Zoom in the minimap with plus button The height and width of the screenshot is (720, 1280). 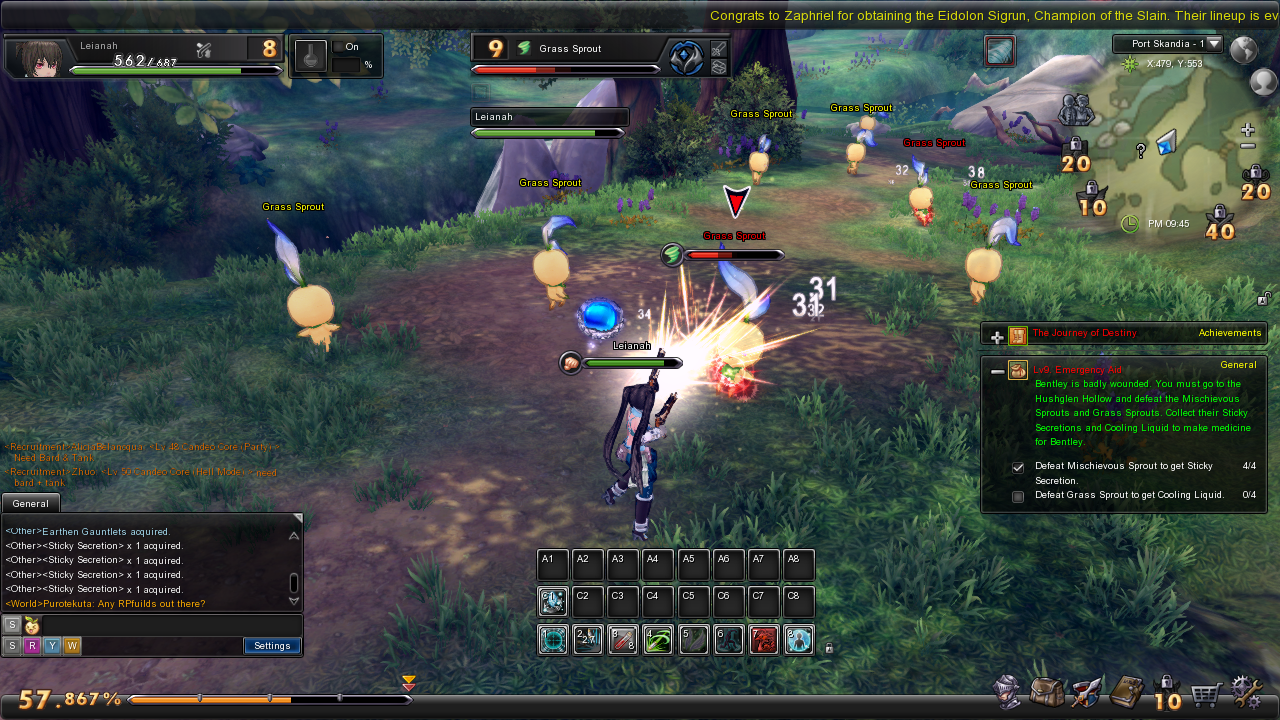1247,130
